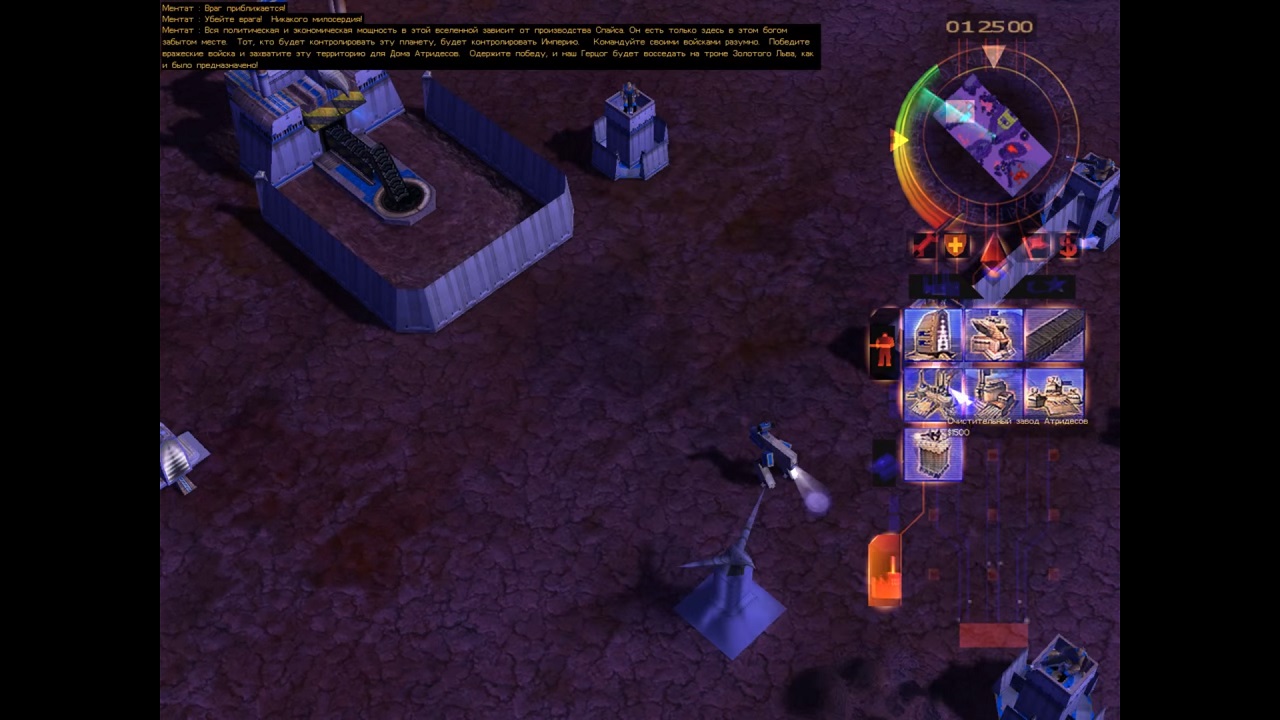
Task: Select the building icon beside the wall
Action: 993,334
